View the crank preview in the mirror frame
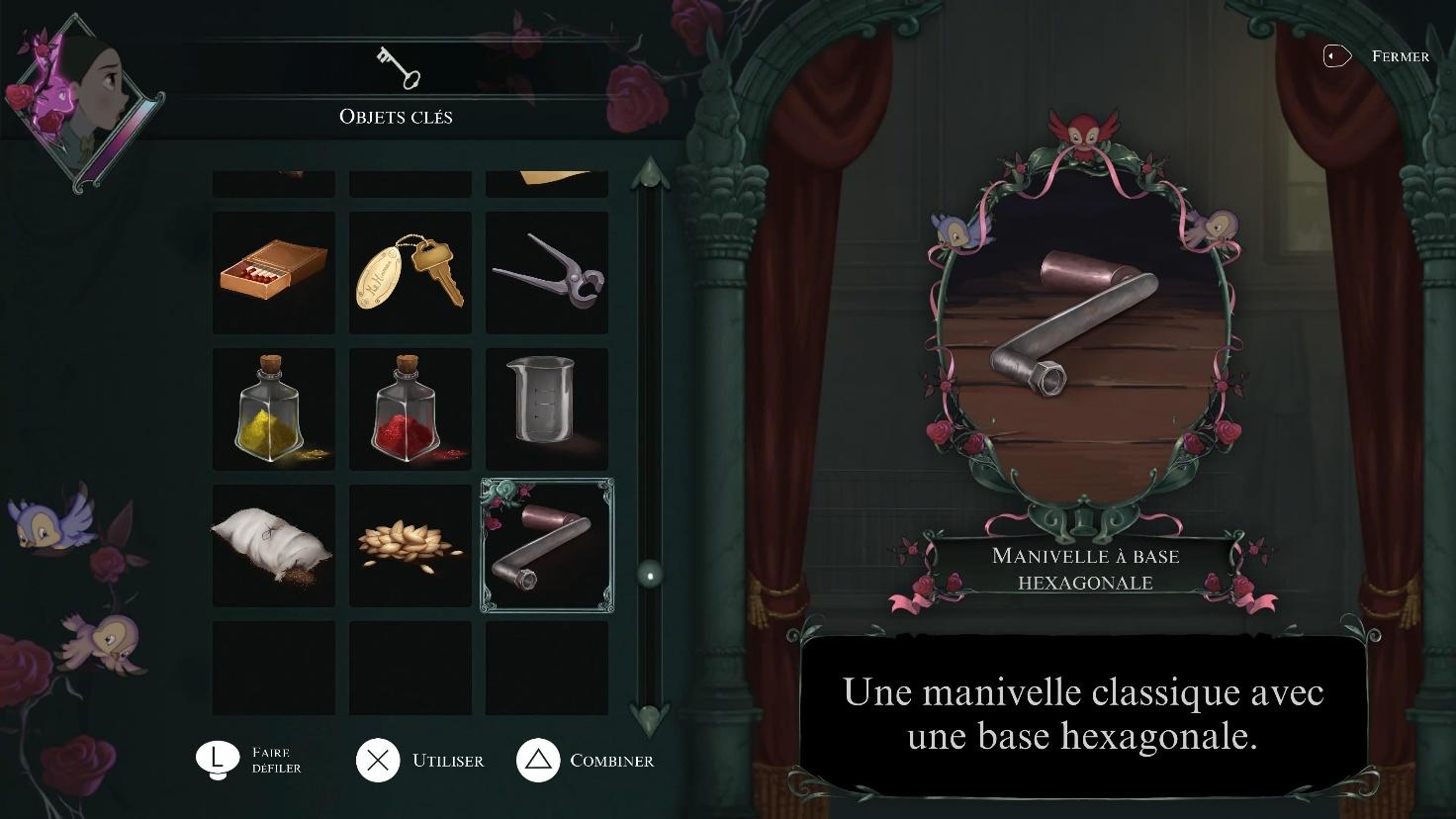Viewport: 1456px width, 819px height. 1084,326
